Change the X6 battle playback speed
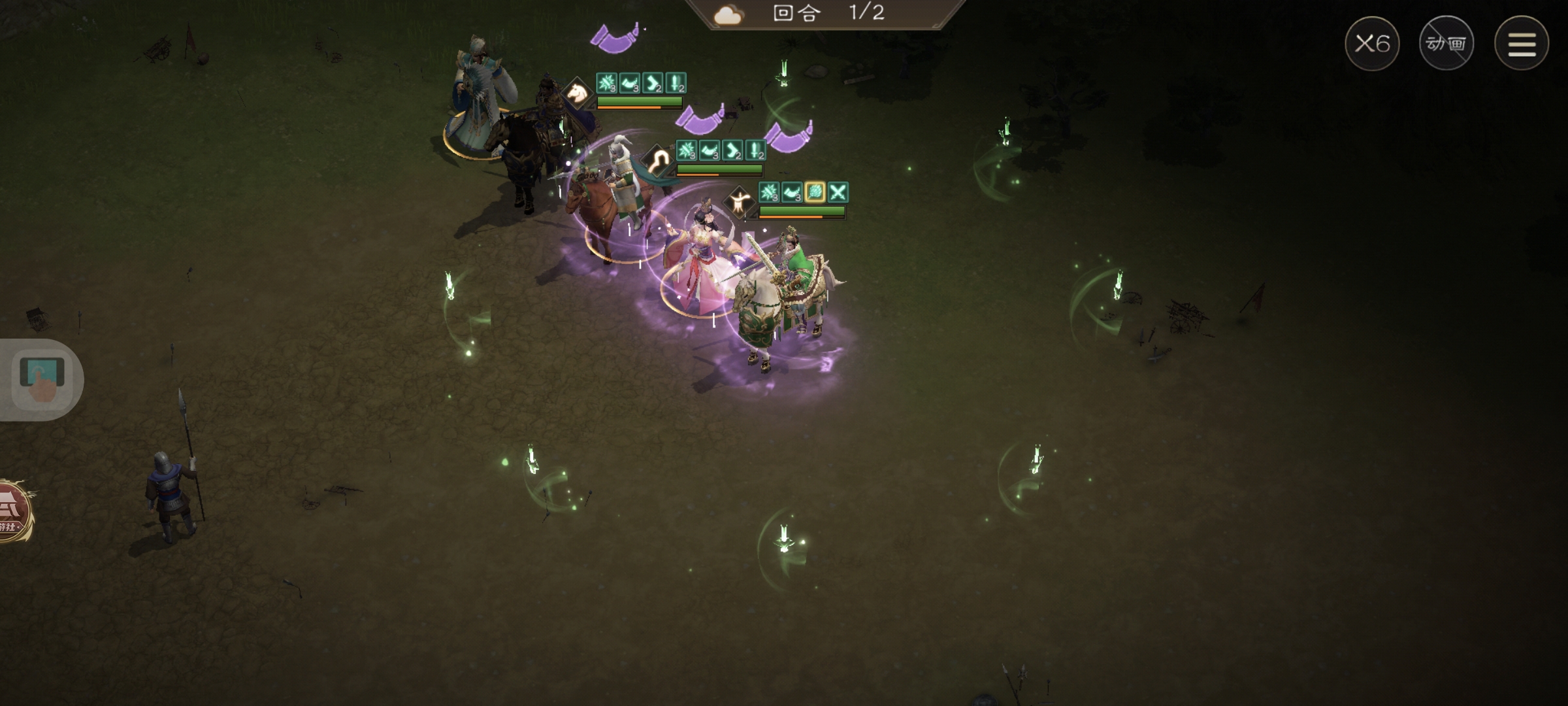Screen dimensions: 1568x706 (1372, 44)
